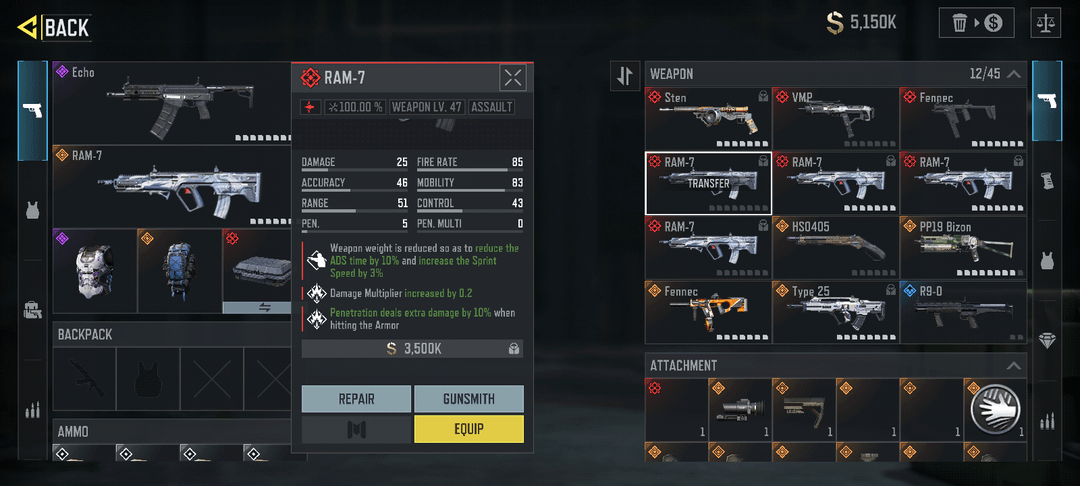Select the Sten in weapon storage
1080x486 pixels.
(x=707, y=118)
